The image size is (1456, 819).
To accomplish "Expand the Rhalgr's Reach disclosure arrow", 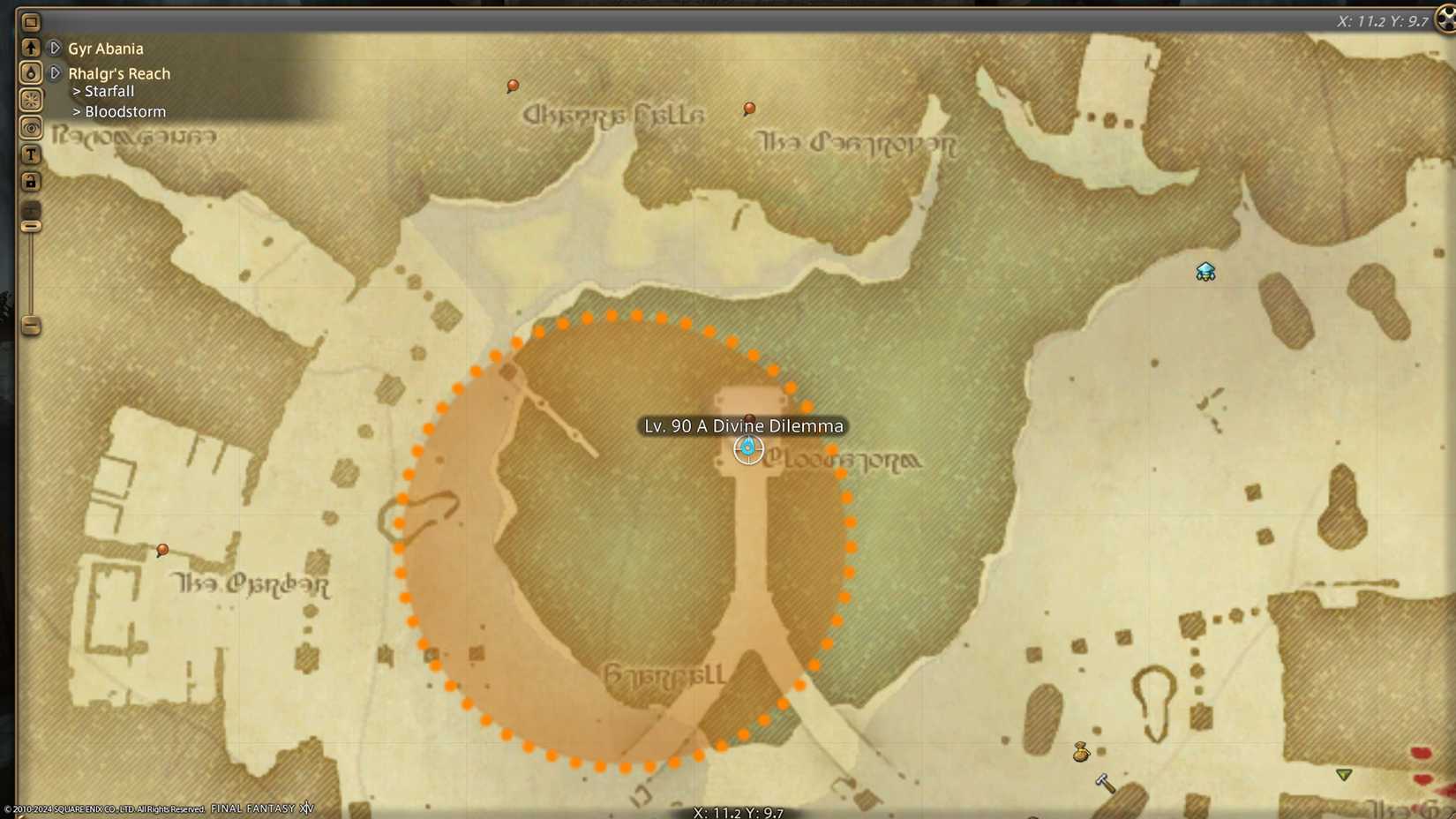I will coord(54,73).
